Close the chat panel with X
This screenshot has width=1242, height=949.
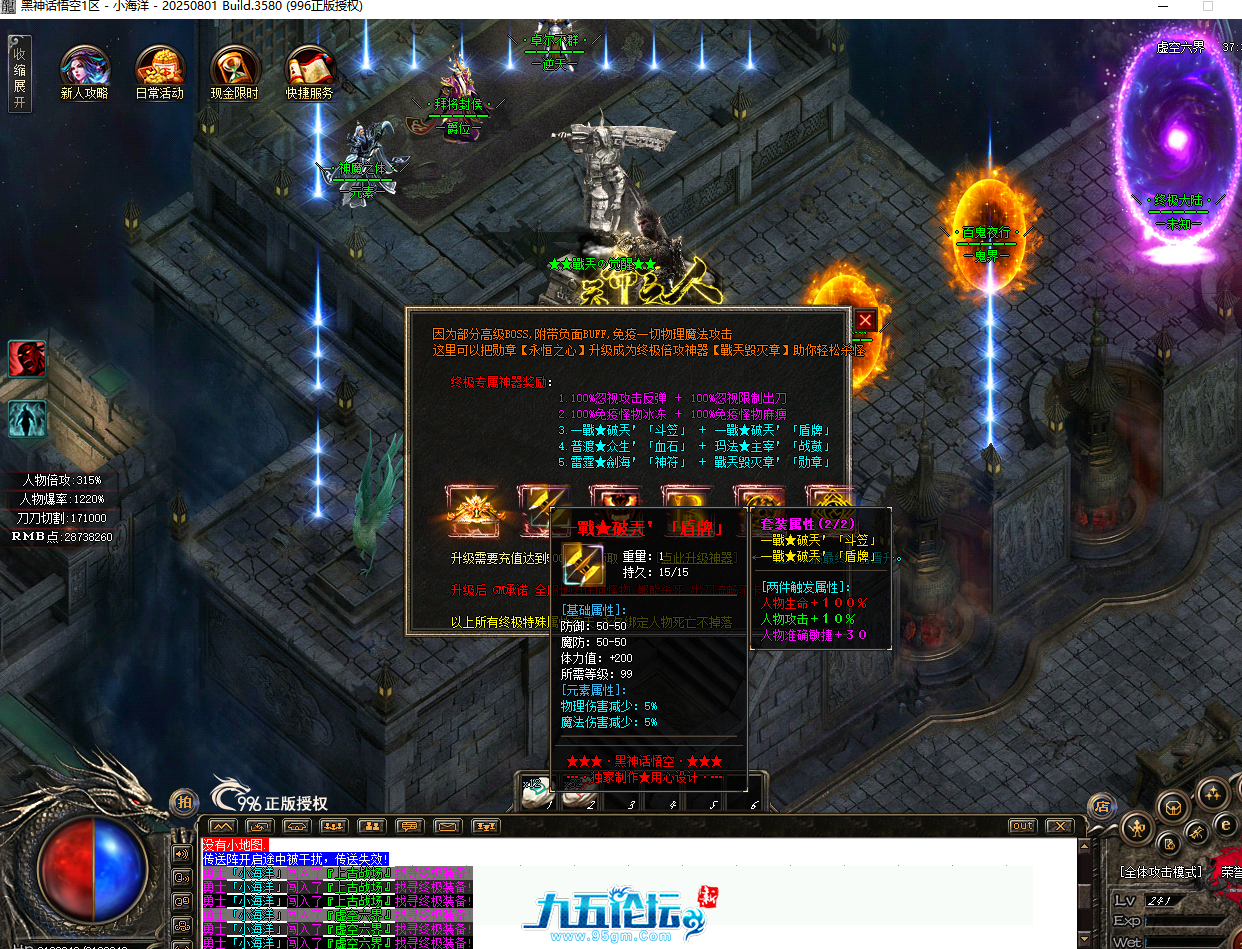tap(1059, 826)
